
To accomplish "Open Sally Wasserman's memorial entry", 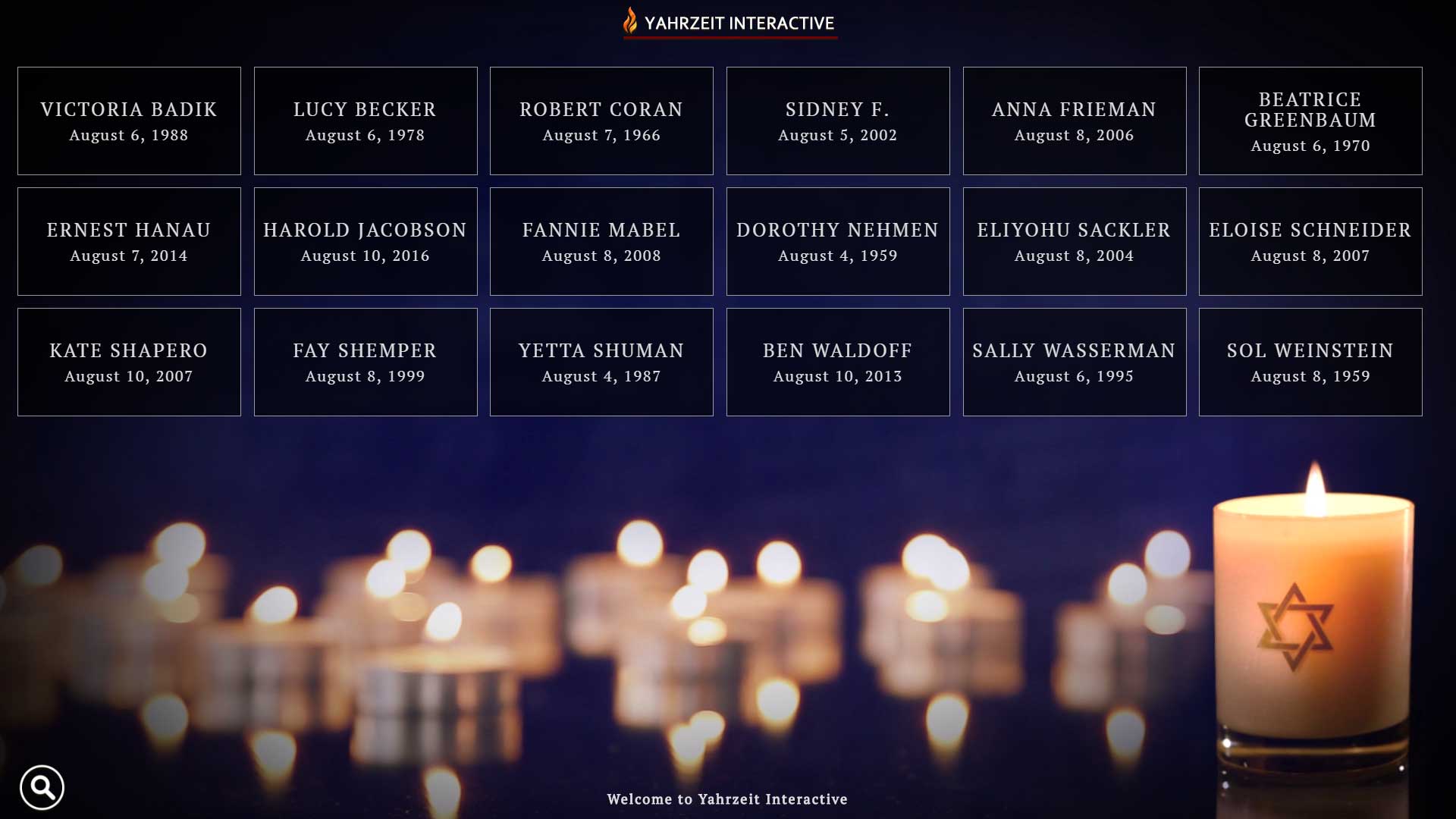I will 1075,362.
